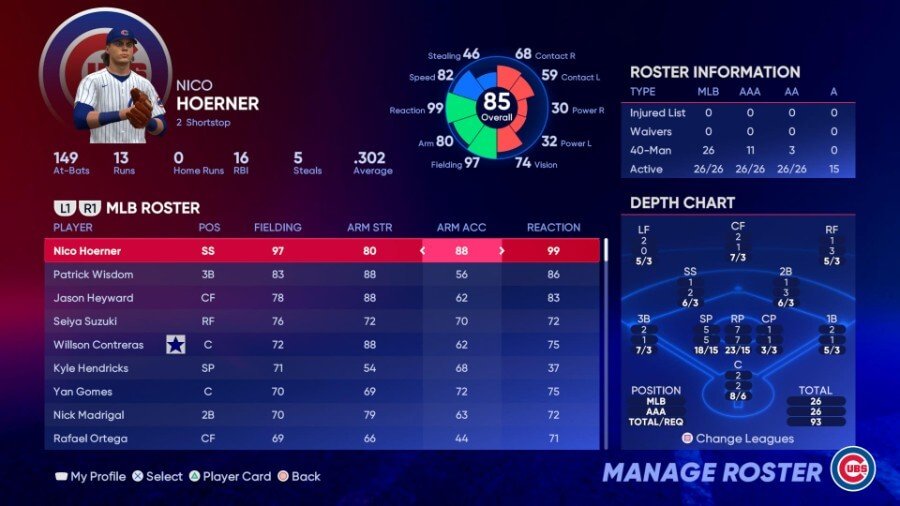900x506 pixels.
Task: Open the Player Card
Action: tap(229, 477)
